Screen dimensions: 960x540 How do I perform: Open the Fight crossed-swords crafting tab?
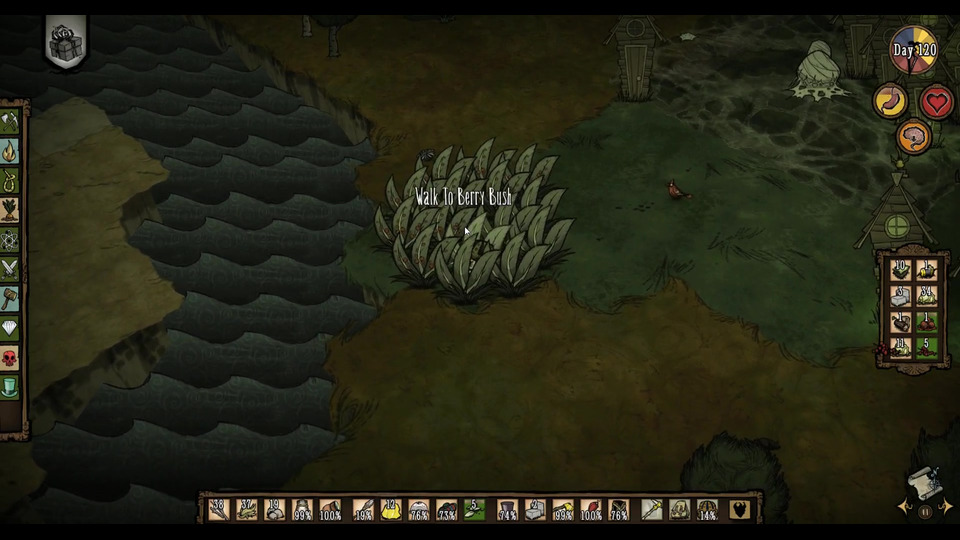[x=9, y=268]
